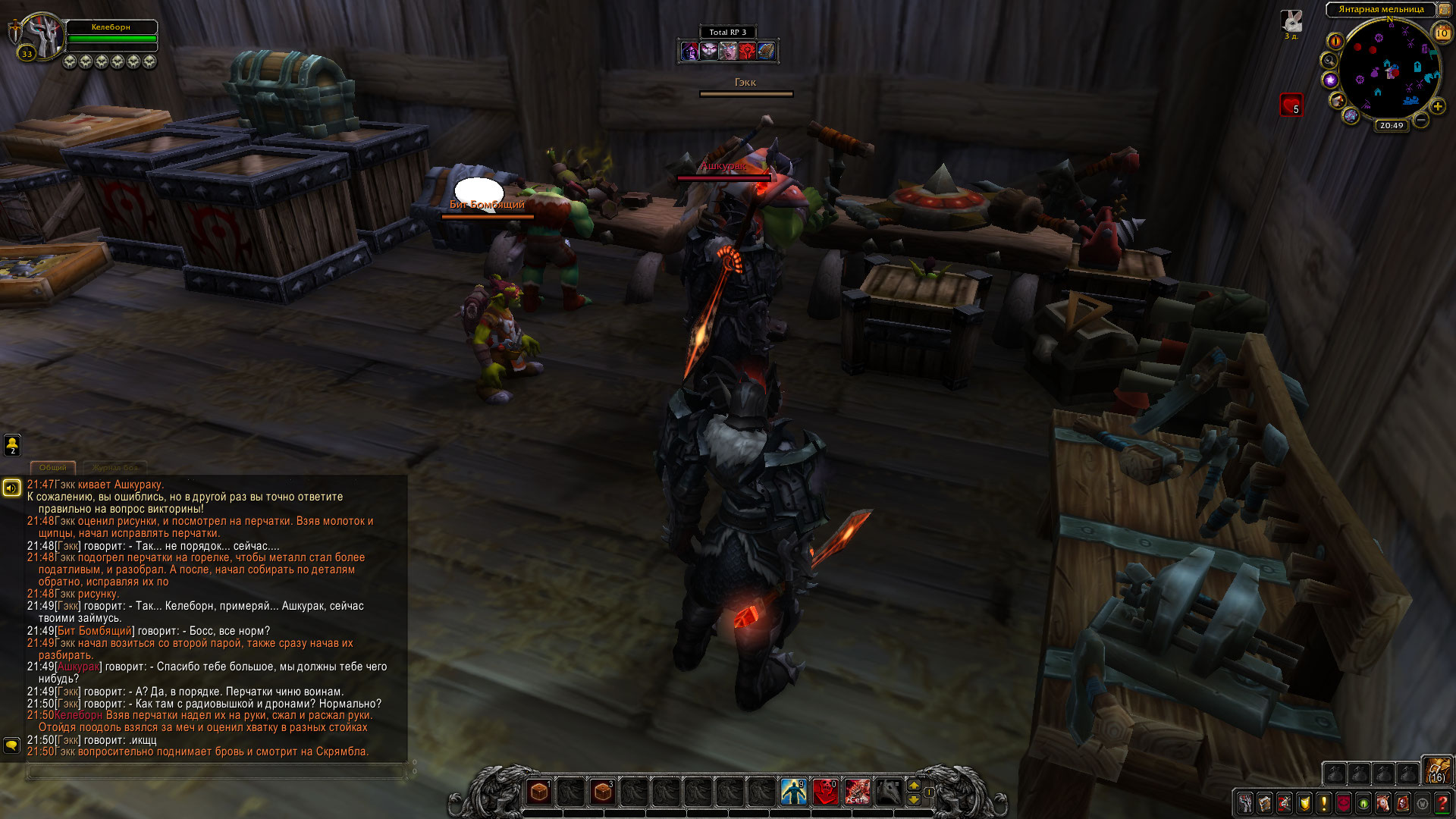The width and height of the screenshot is (1456, 819).
Task: Open the red banner guild button
Action: click(x=1344, y=803)
